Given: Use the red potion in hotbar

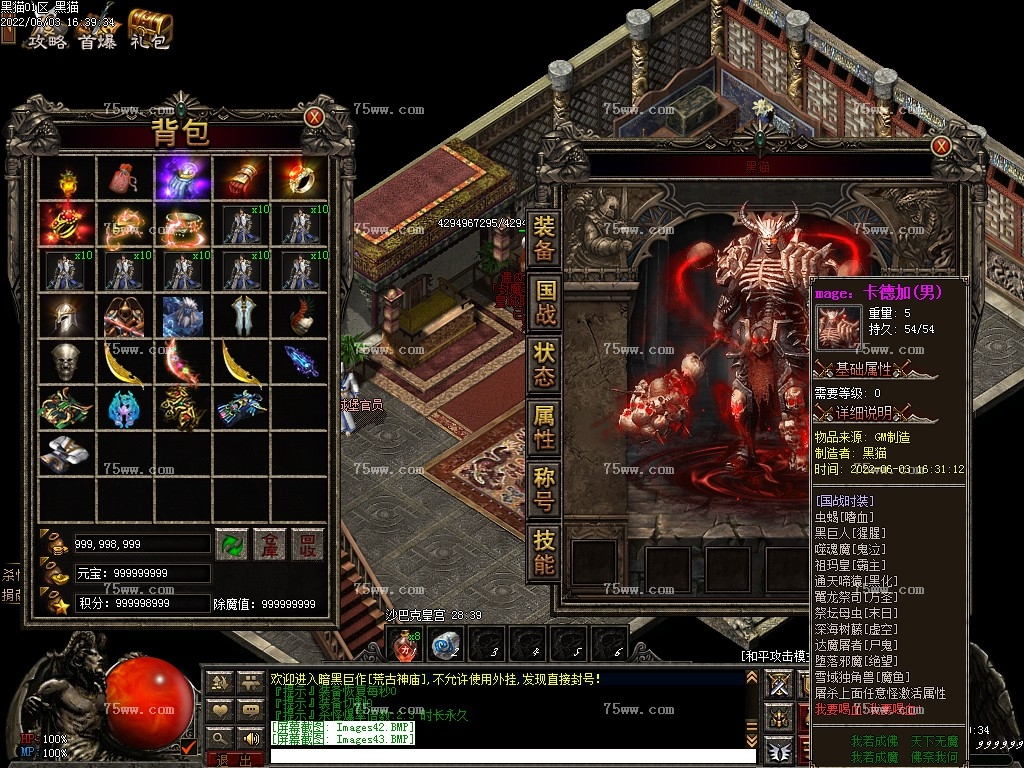Looking at the screenshot, I should coord(404,645).
